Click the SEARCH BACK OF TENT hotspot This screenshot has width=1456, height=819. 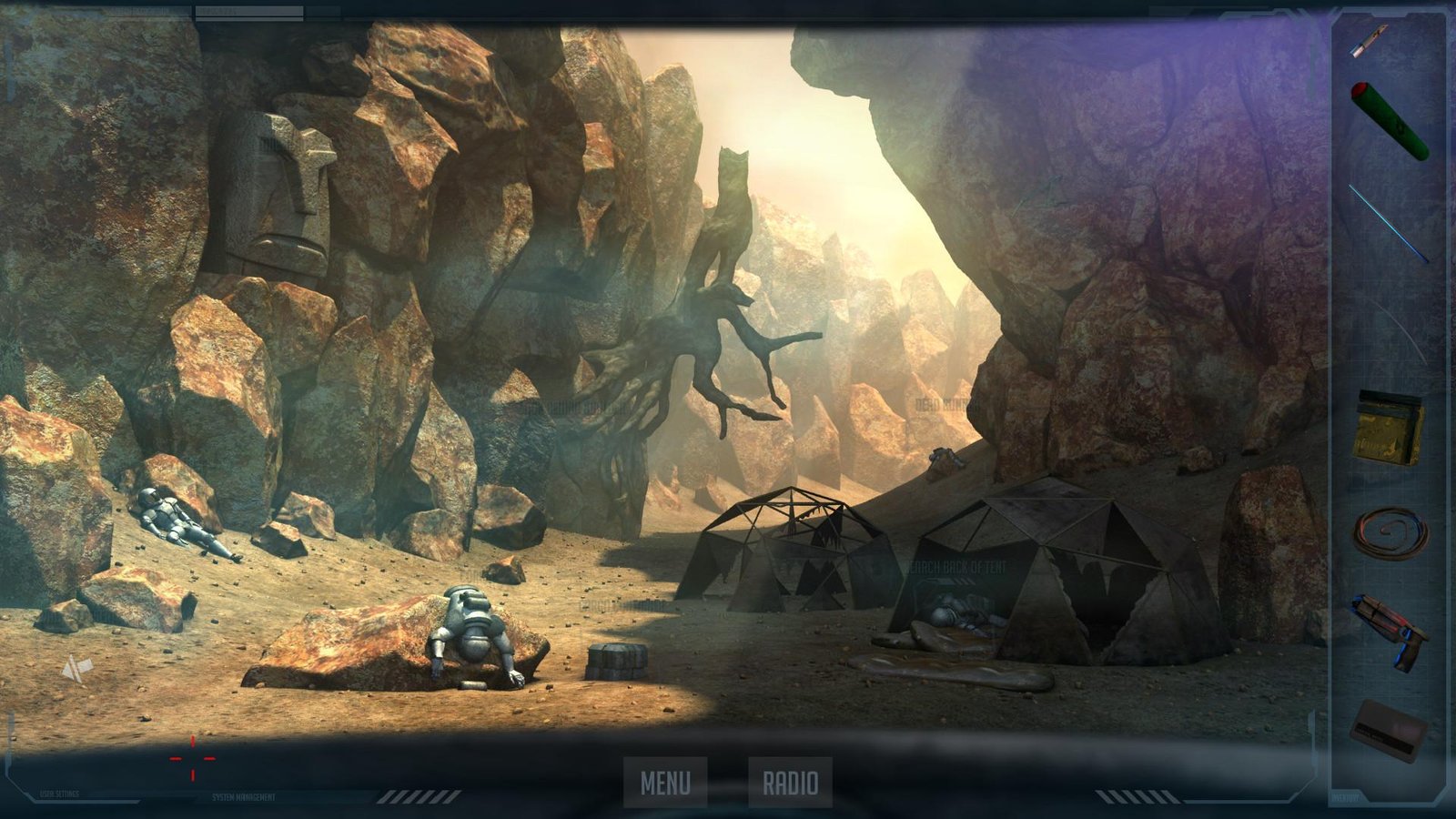click(955, 566)
